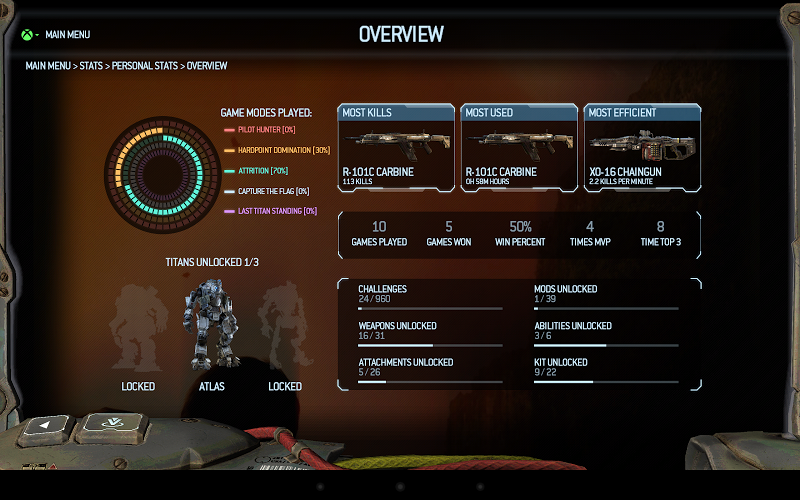Viewport: 800px width, 500px height.
Task: Select the Most Kills R-101C Carbine card
Action: point(396,148)
